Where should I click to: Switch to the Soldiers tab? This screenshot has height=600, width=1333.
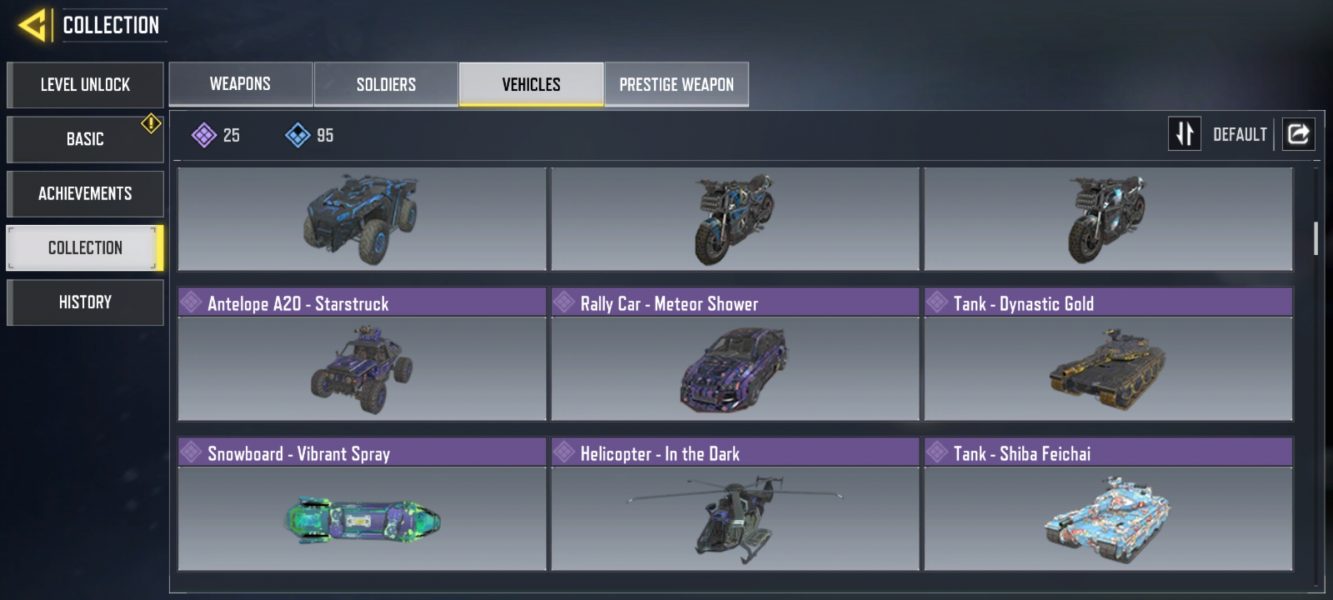point(386,84)
